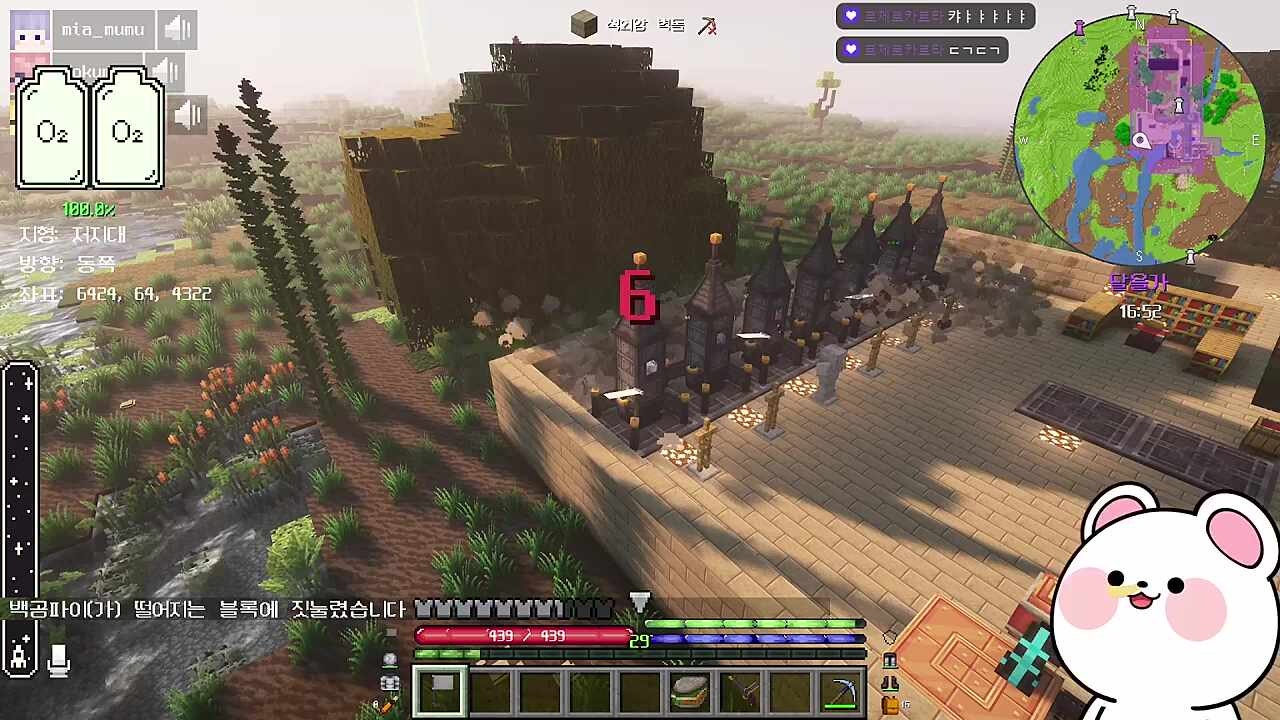Click the right O2 oxygen tank

pyautogui.click(x=127, y=130)
